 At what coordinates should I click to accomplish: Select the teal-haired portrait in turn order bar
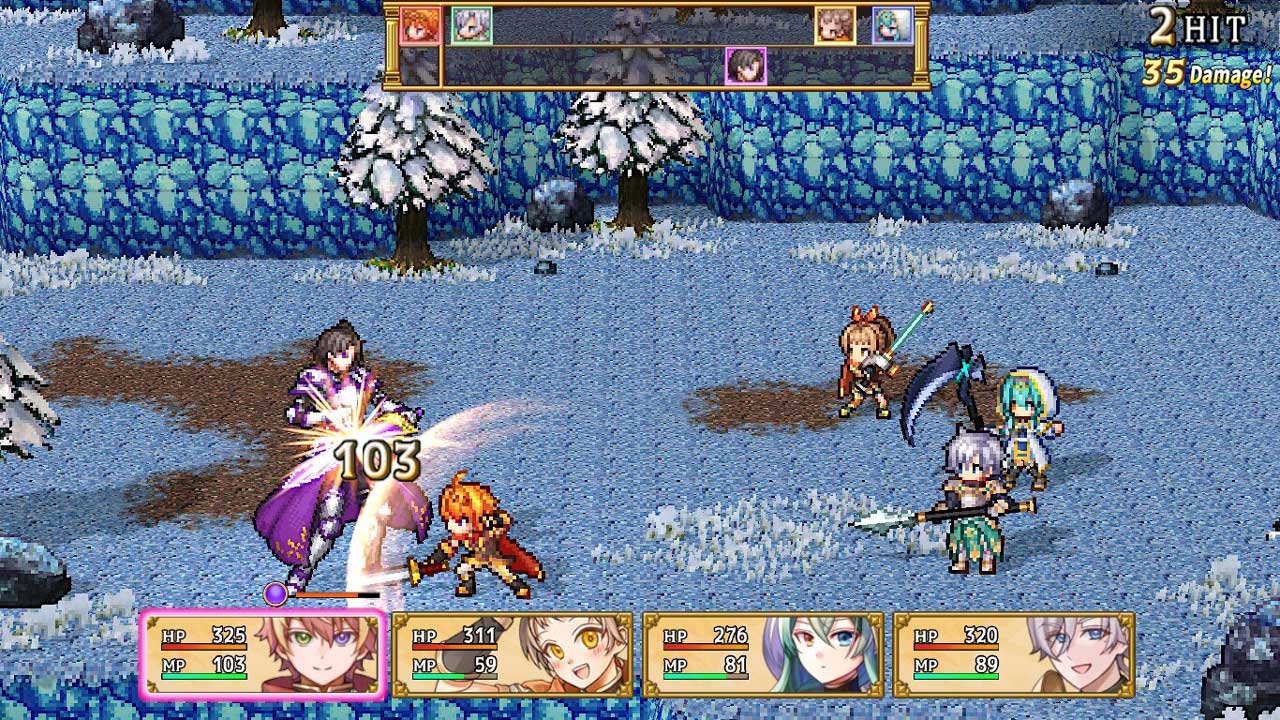point(892,26)
